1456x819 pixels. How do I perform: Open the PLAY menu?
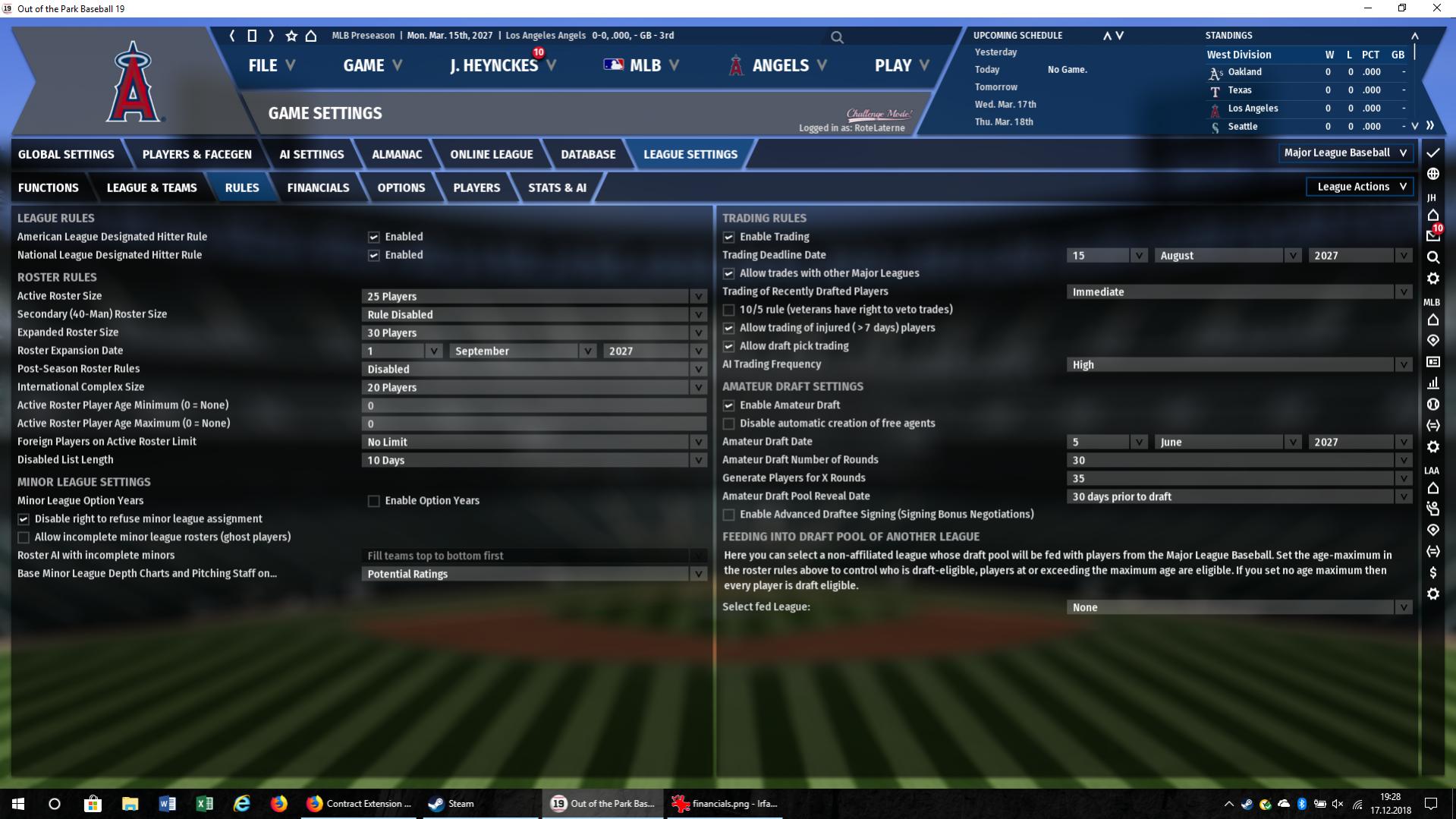click(x=901, y=65)
